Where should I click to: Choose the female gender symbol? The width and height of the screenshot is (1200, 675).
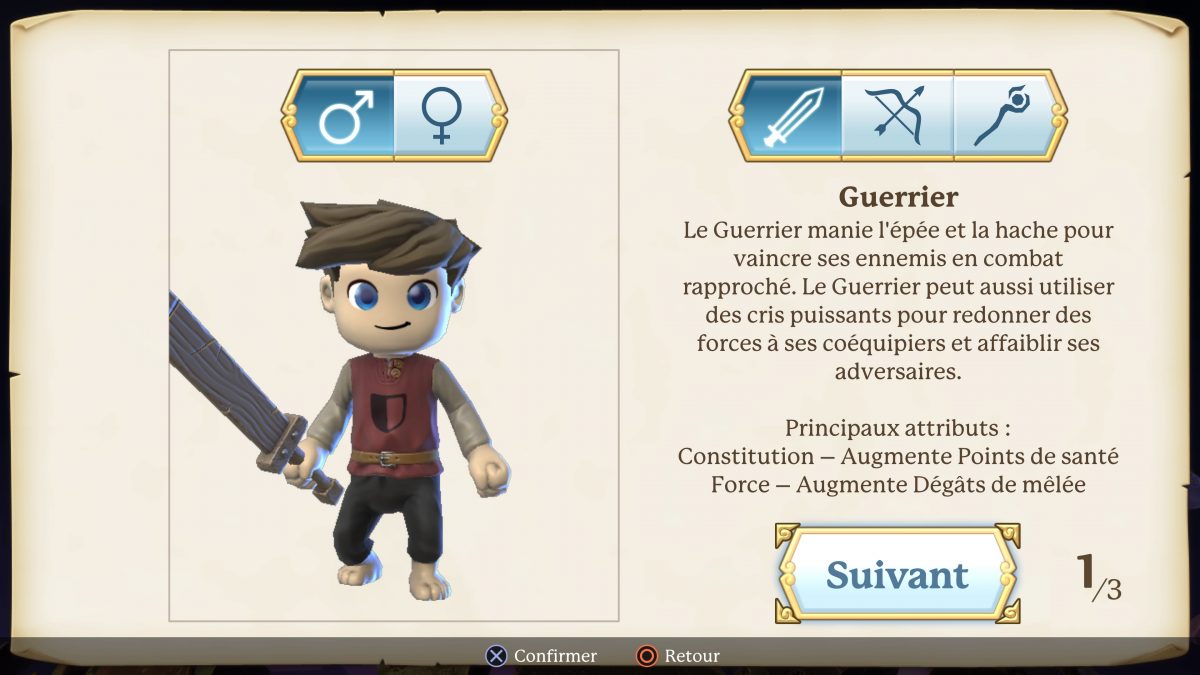[x=442, y=115]
